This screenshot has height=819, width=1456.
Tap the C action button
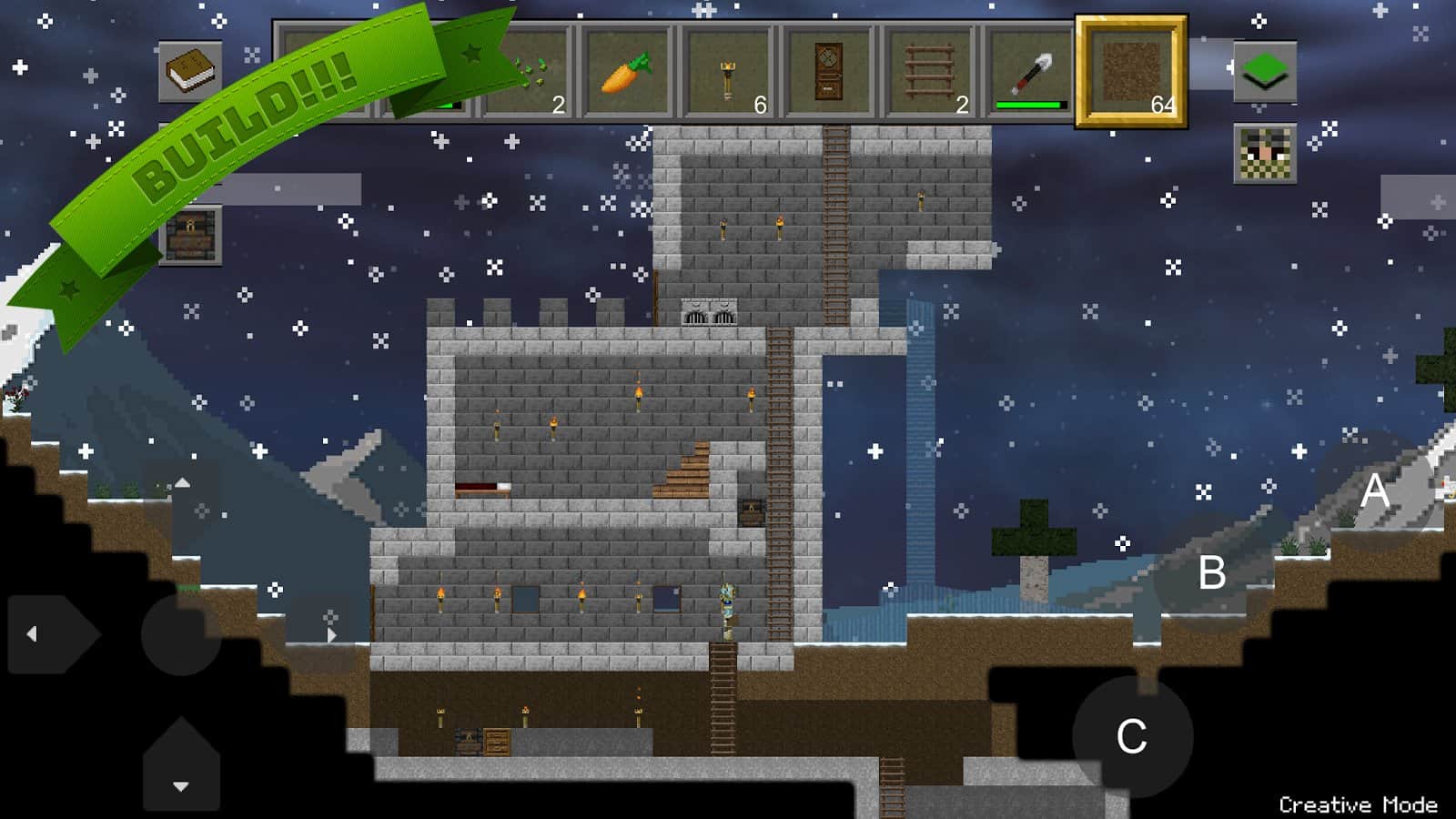pos(1132,736)
